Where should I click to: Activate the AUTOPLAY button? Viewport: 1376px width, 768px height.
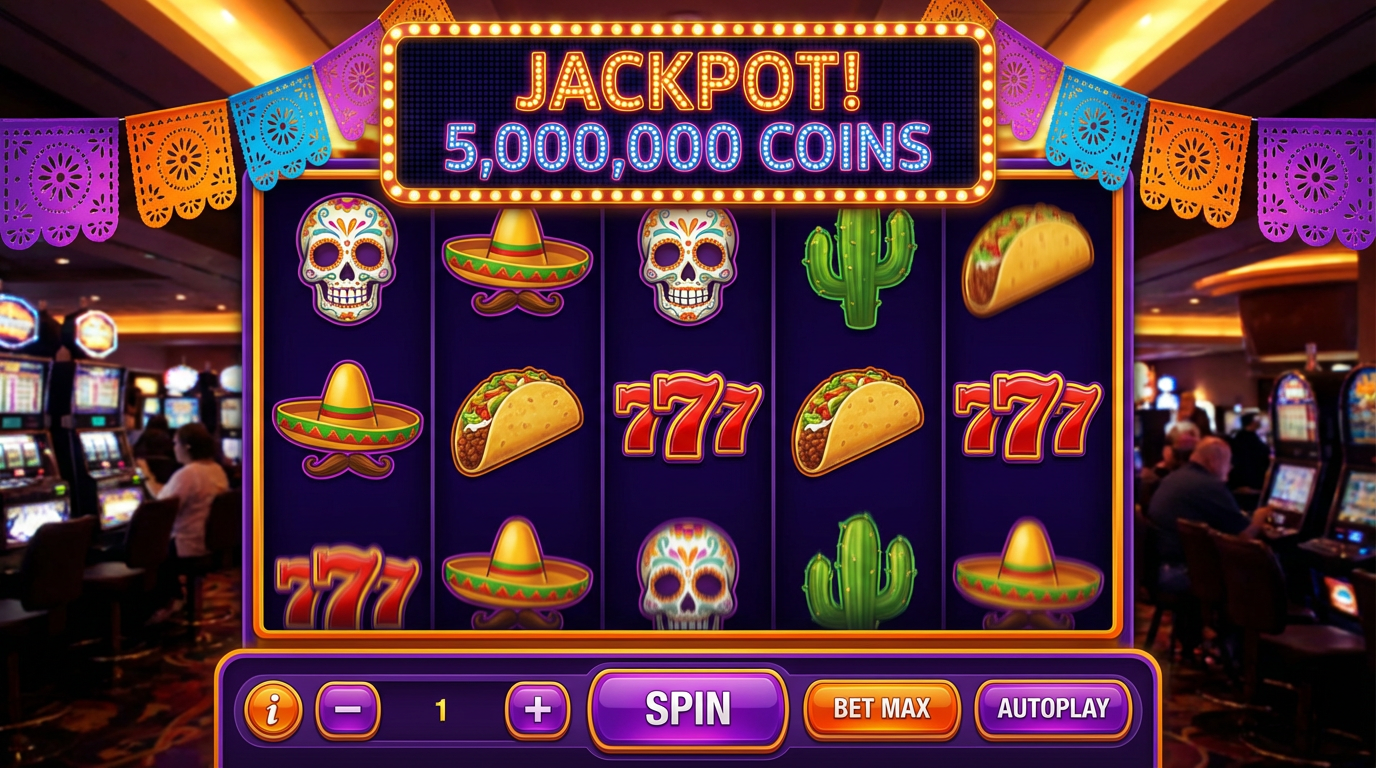(1053, 709)
